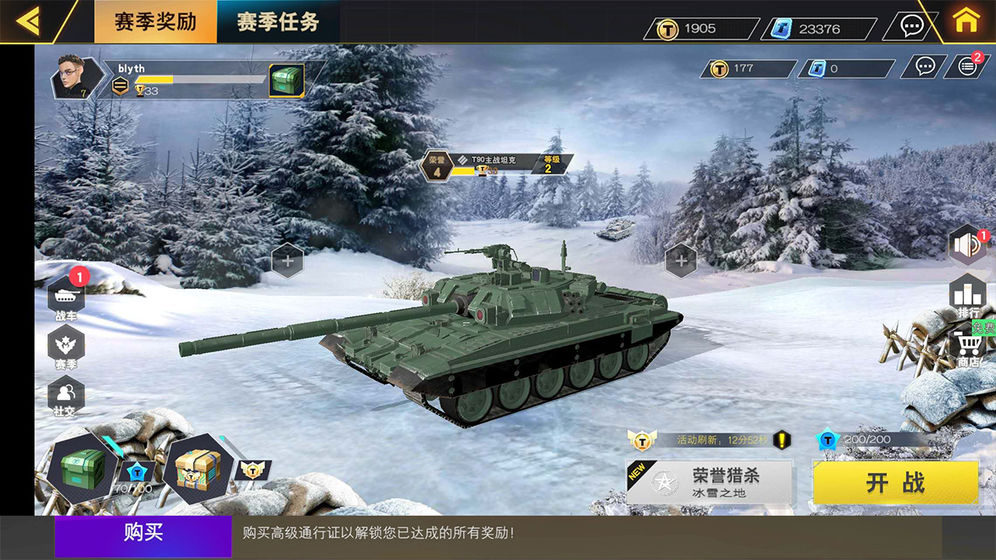Open the green crate beside the player bar

tap(286, 80)
